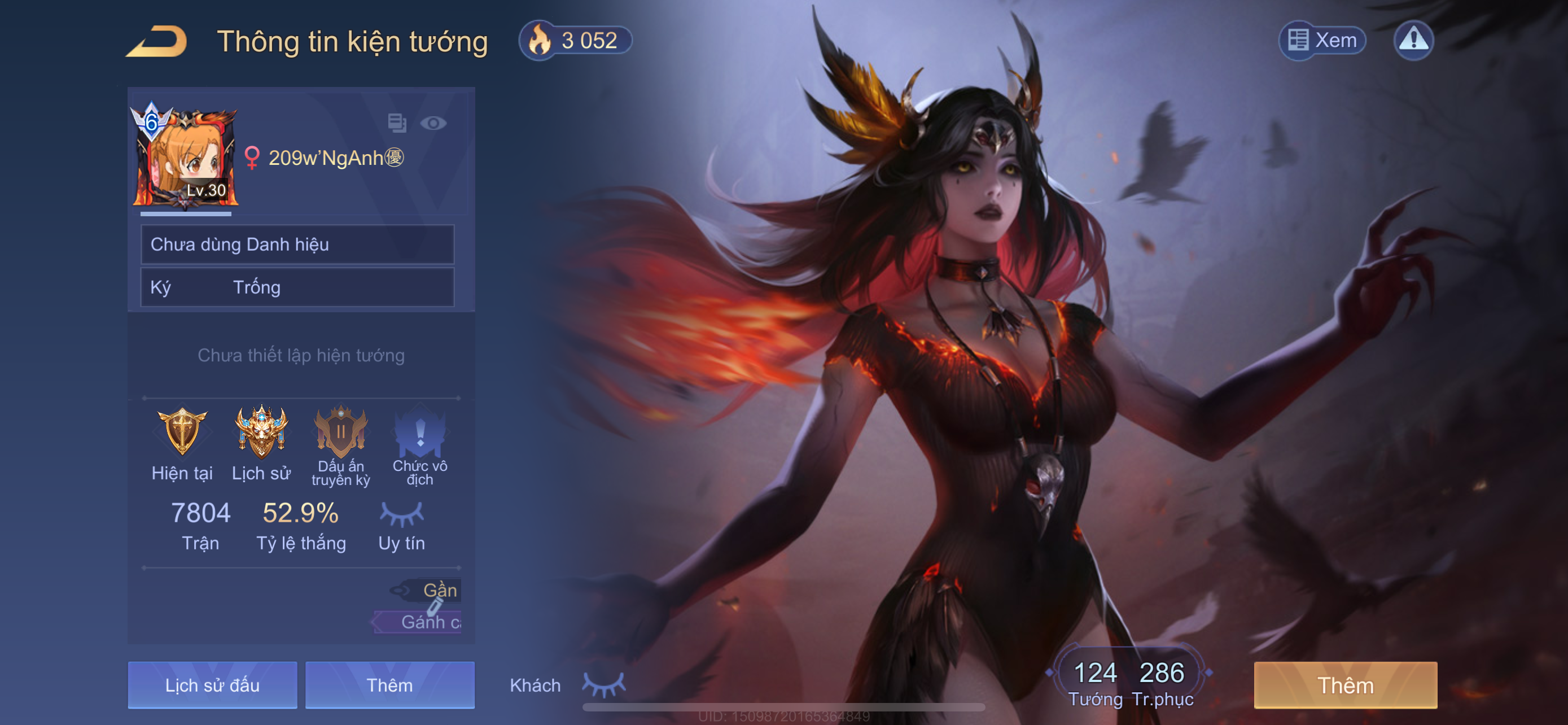Select the Lv.30 player avatar
This screenshot has width=1568, height=725.
click(x=185, y=158)
